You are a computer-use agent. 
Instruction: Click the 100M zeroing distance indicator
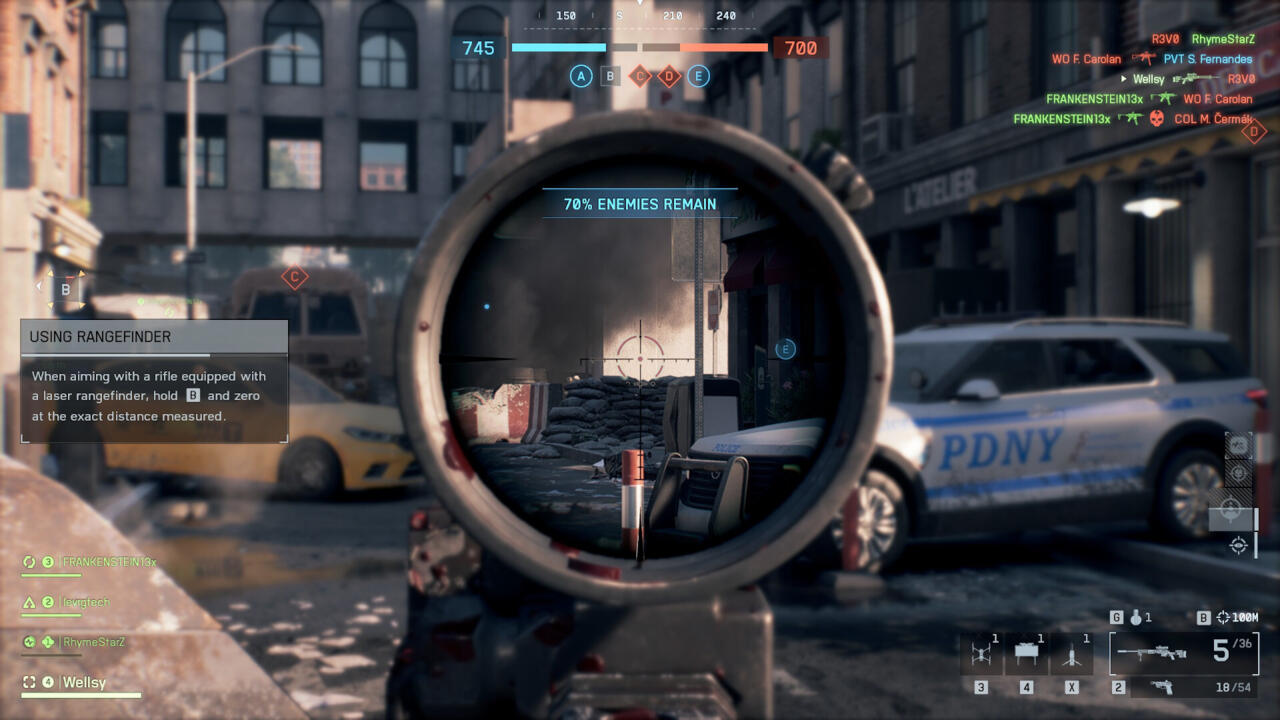[1237, 618]
